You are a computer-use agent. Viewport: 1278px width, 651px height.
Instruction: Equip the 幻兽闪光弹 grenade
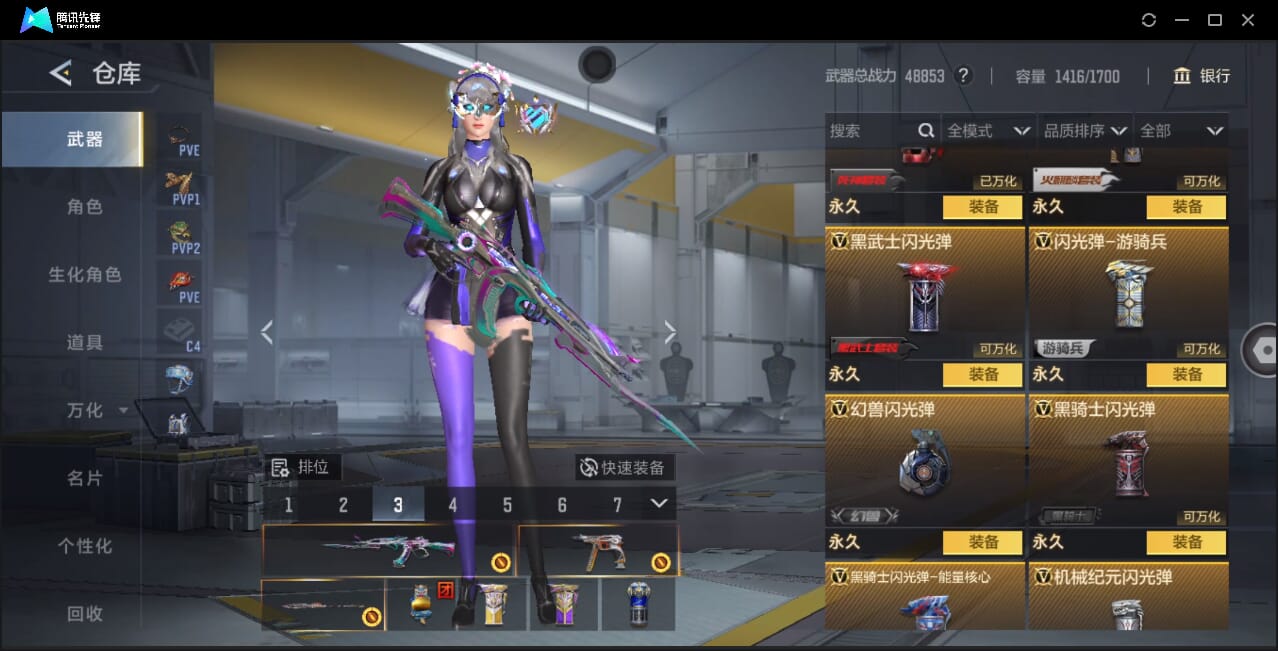[982, 542]
